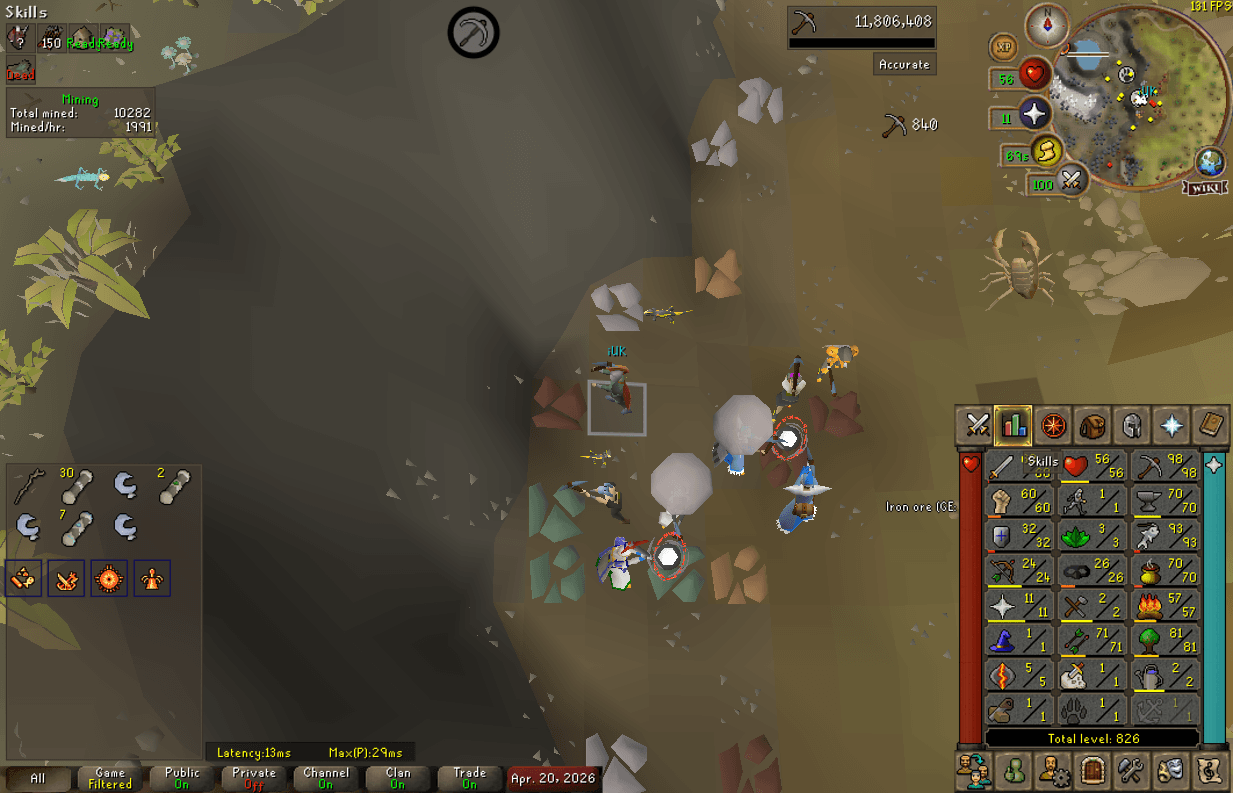The height and width of the screenshot is (793, 1233).
Task: Toggle run with the boot energy orb
Action: point(1046,151)
